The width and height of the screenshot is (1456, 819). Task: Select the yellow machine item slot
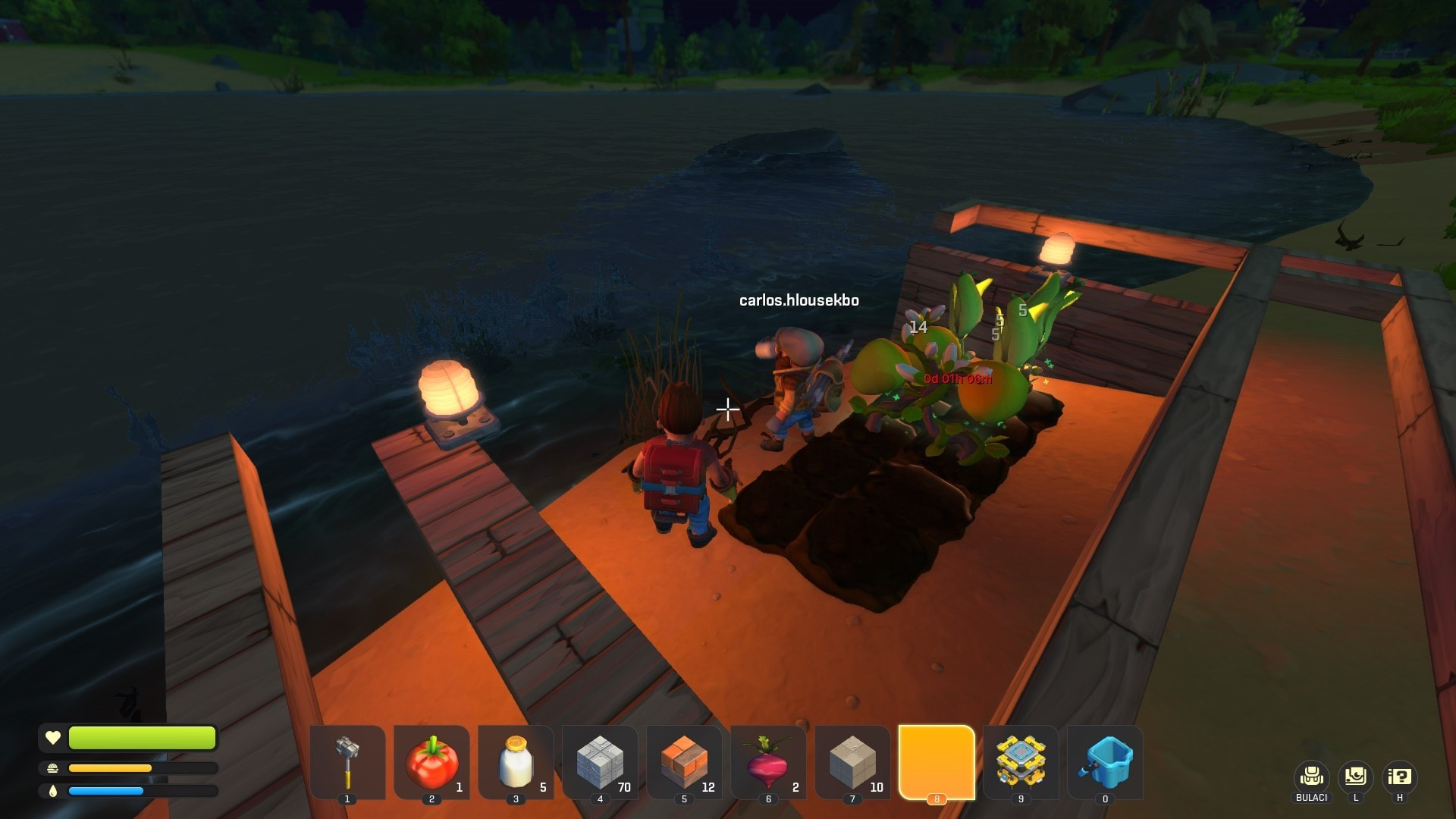click(1021, 761)
